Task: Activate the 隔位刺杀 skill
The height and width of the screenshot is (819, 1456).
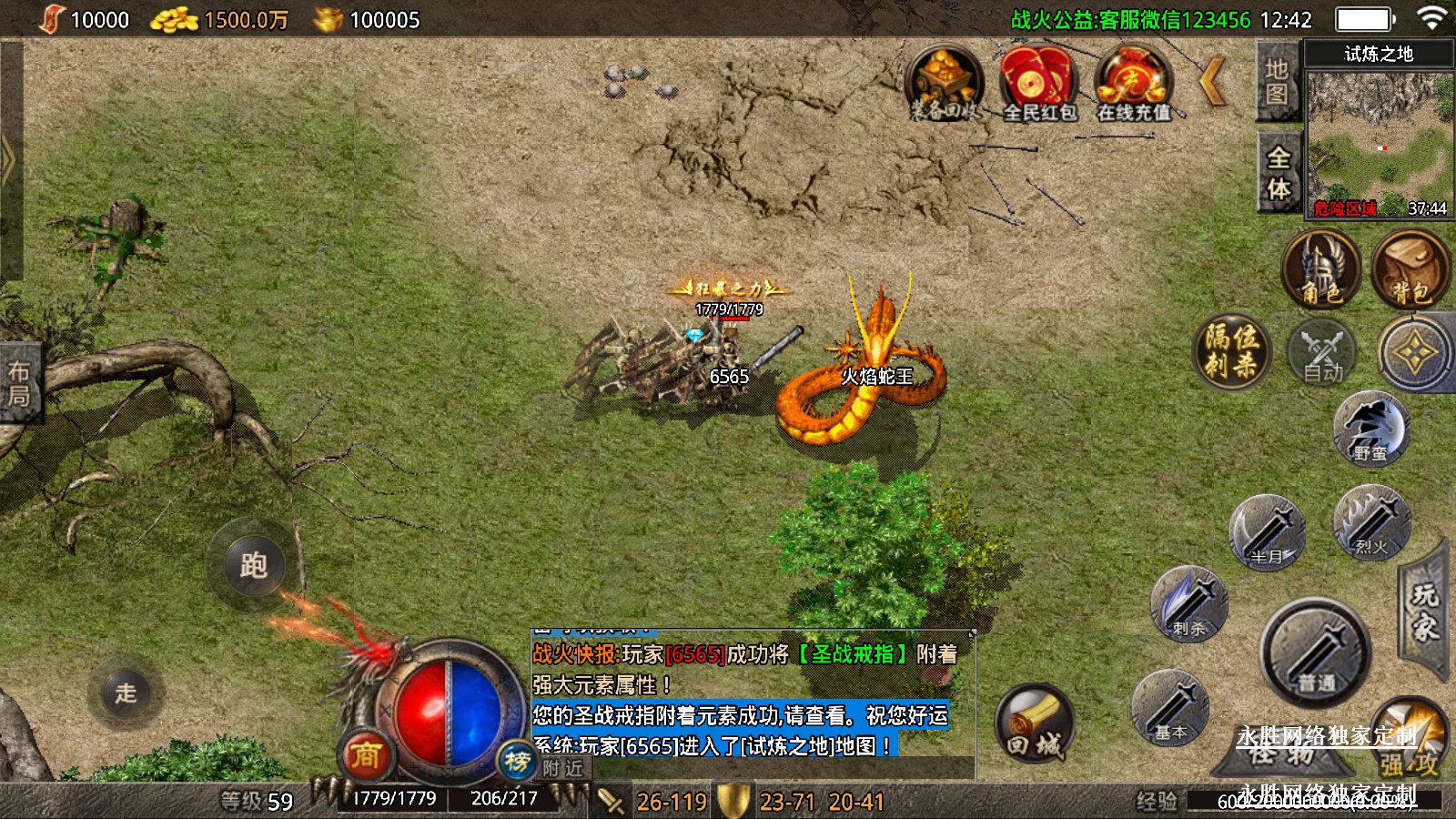Action: click(1232, 350)
